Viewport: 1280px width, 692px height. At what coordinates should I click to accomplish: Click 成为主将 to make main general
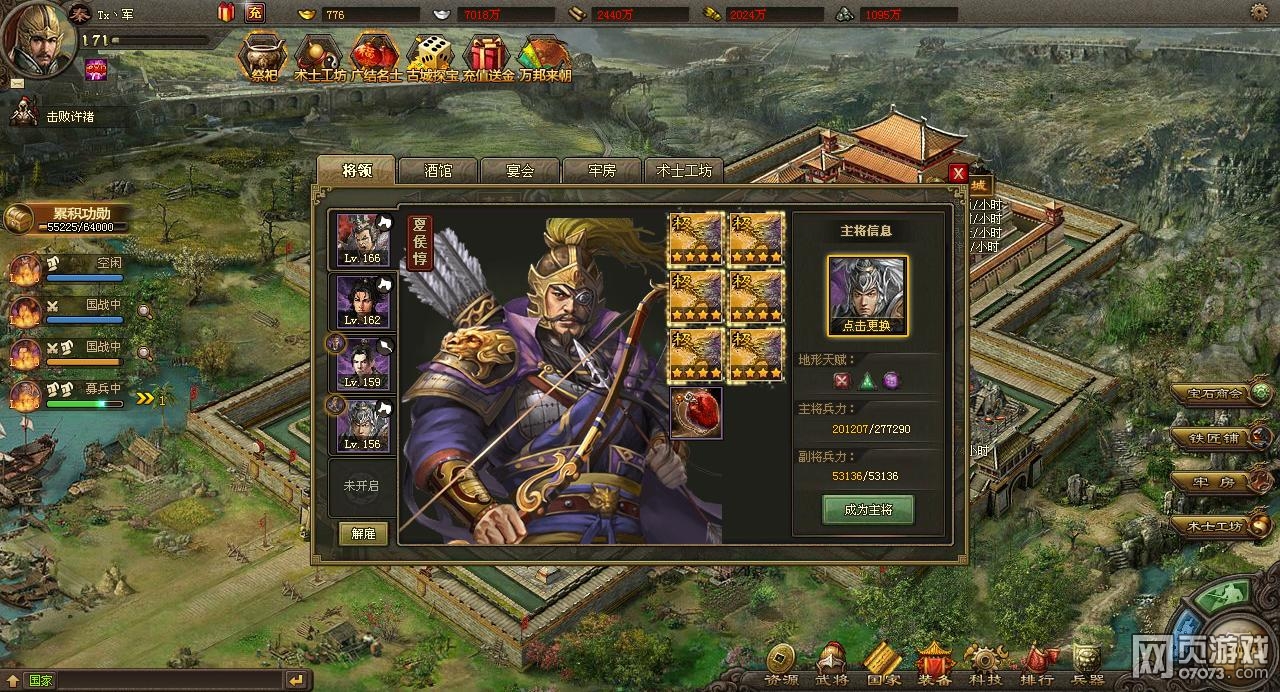868,510
